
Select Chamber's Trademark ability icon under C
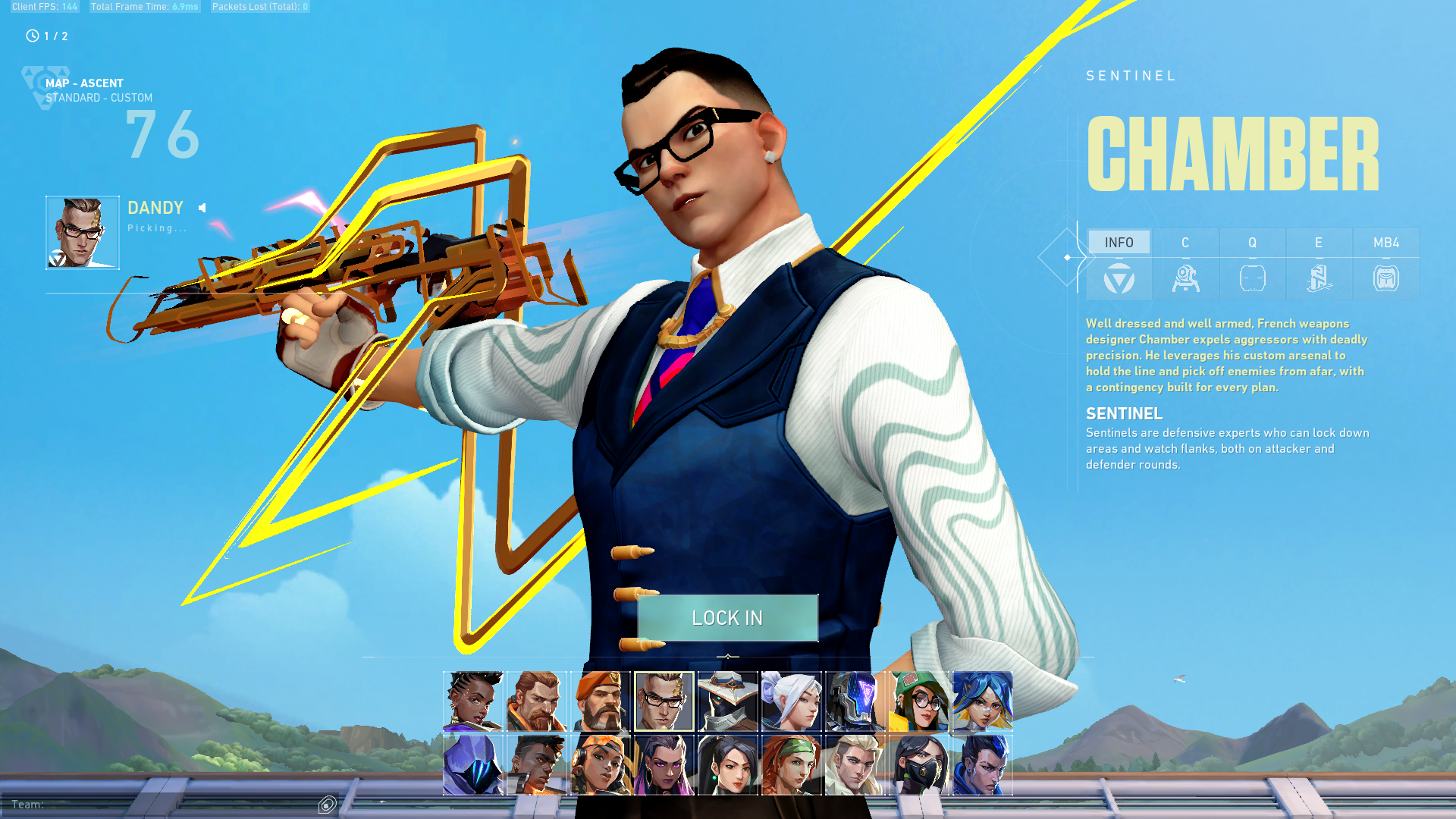pyautogui.click(x=1186, y=278)
